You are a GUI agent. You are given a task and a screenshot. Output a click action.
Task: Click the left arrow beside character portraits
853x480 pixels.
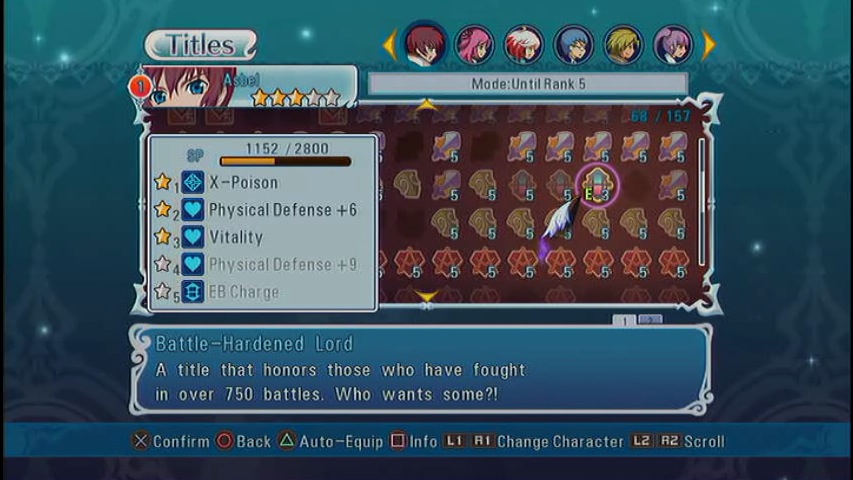[390, 44]
